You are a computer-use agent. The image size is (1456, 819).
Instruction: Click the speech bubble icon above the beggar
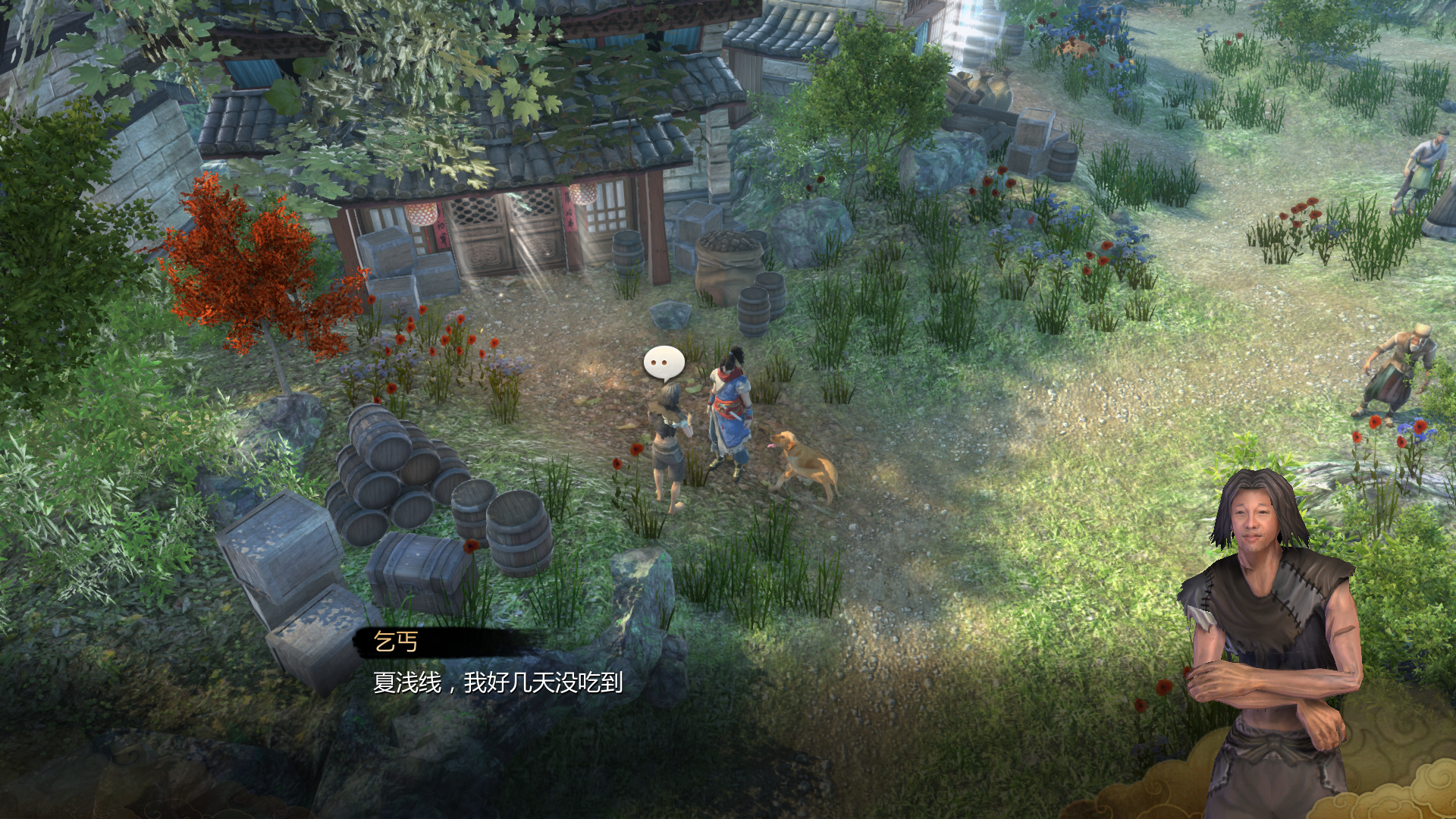pos(664,363)
